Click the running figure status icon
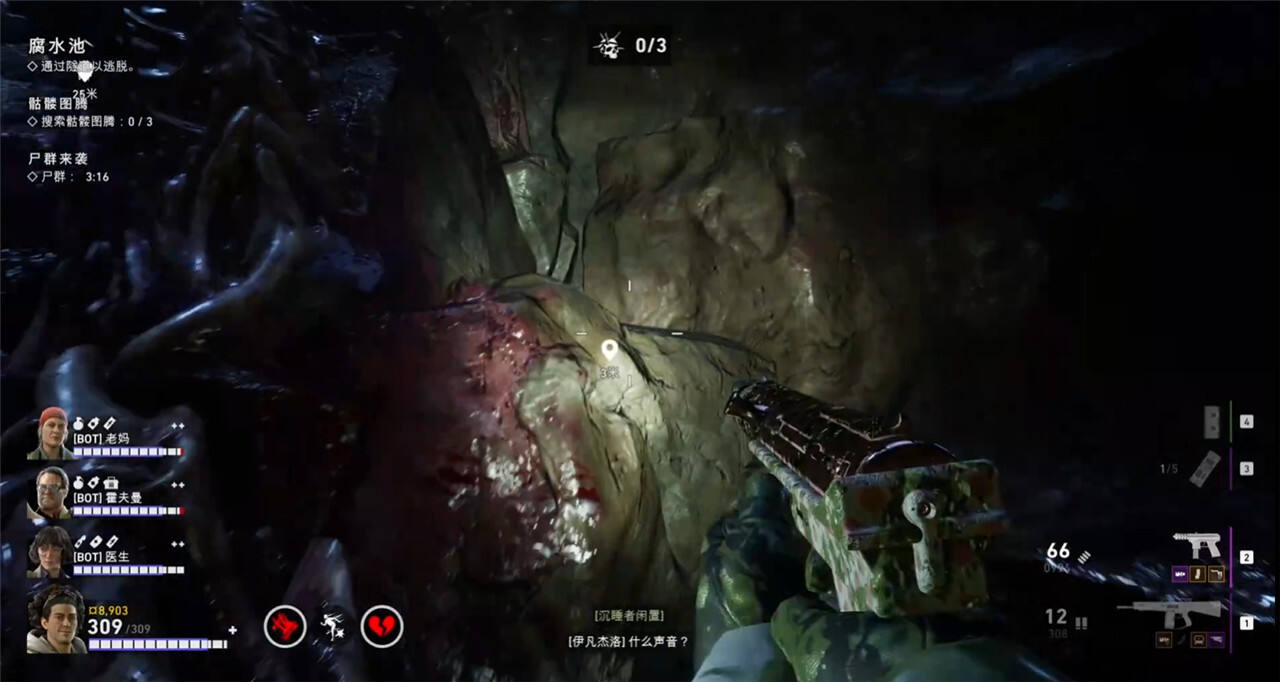This screenshot has height=682, width=1280. pyautogui.click(x=333, y=627)
